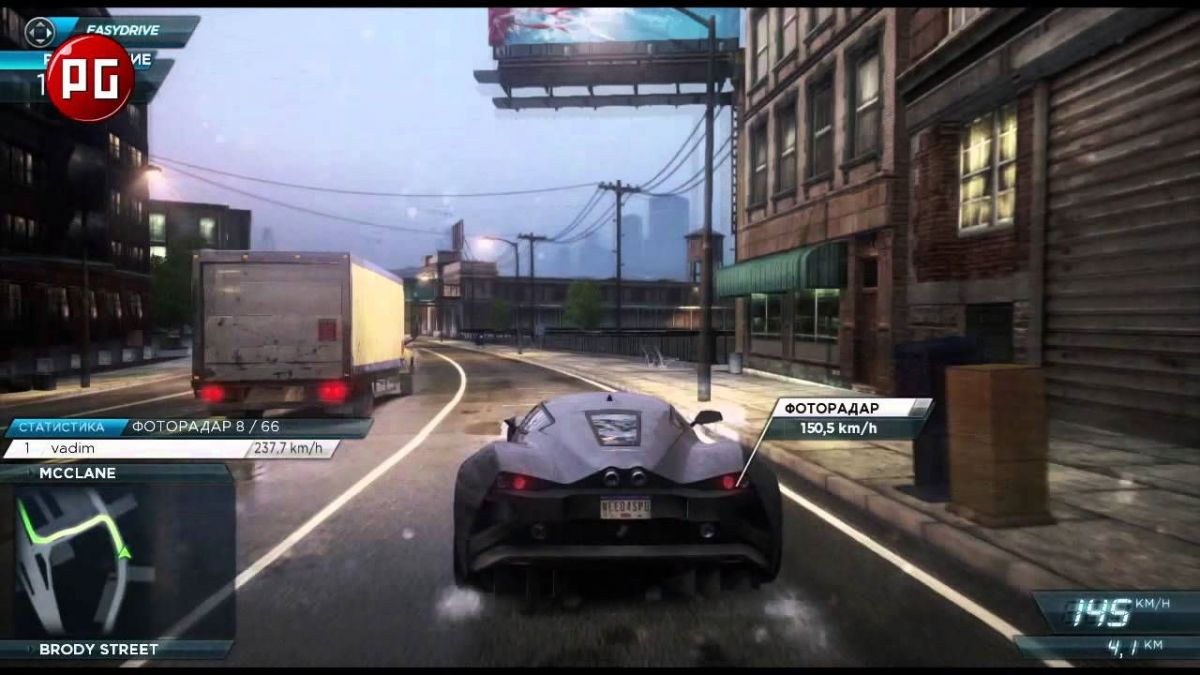Click the red PG channel logo
This screenshot has width=1200, height=675.
click(89, 78)
